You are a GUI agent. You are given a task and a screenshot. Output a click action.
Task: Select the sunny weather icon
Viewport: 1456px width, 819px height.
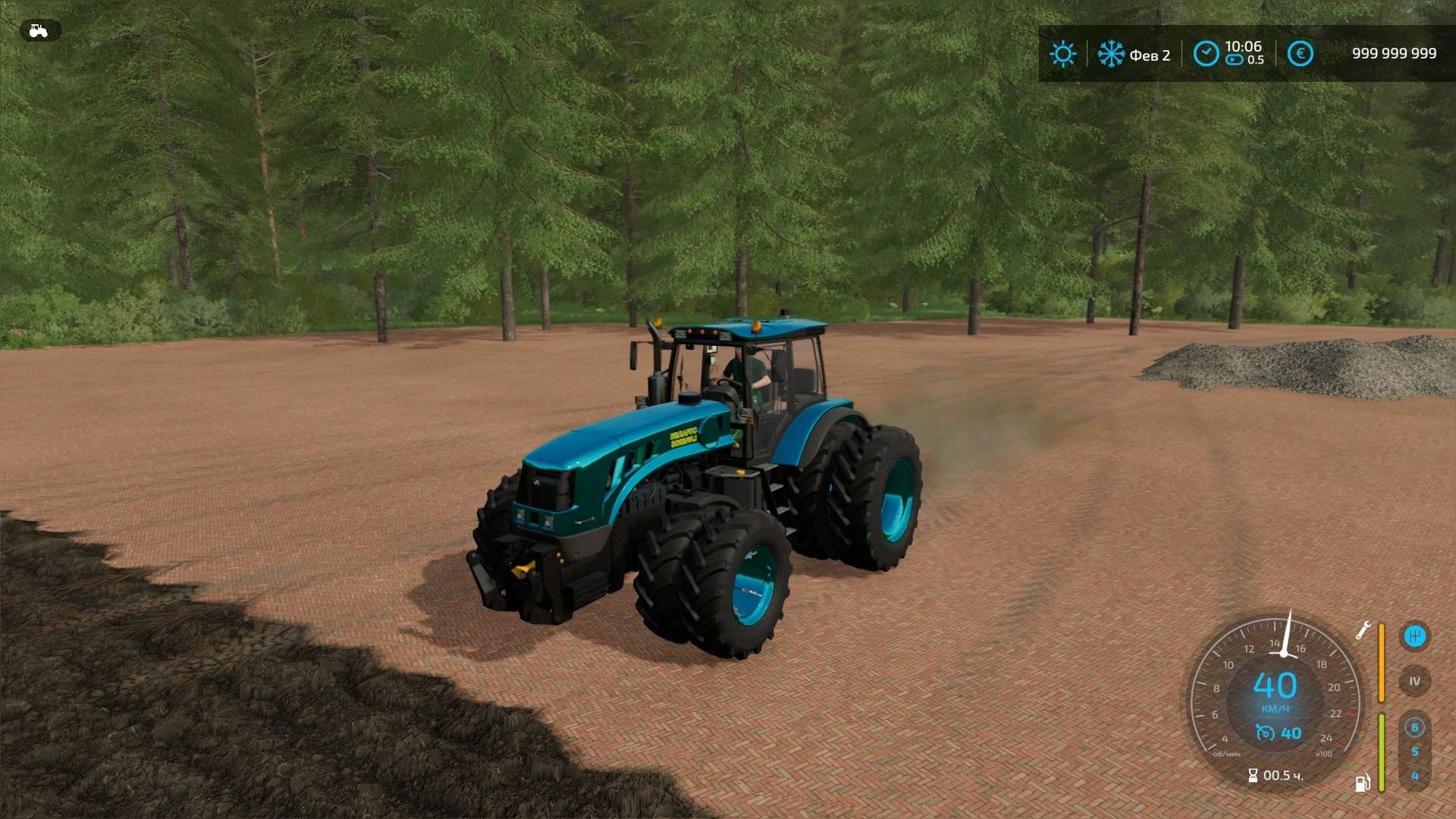(x=1062, y=54)
